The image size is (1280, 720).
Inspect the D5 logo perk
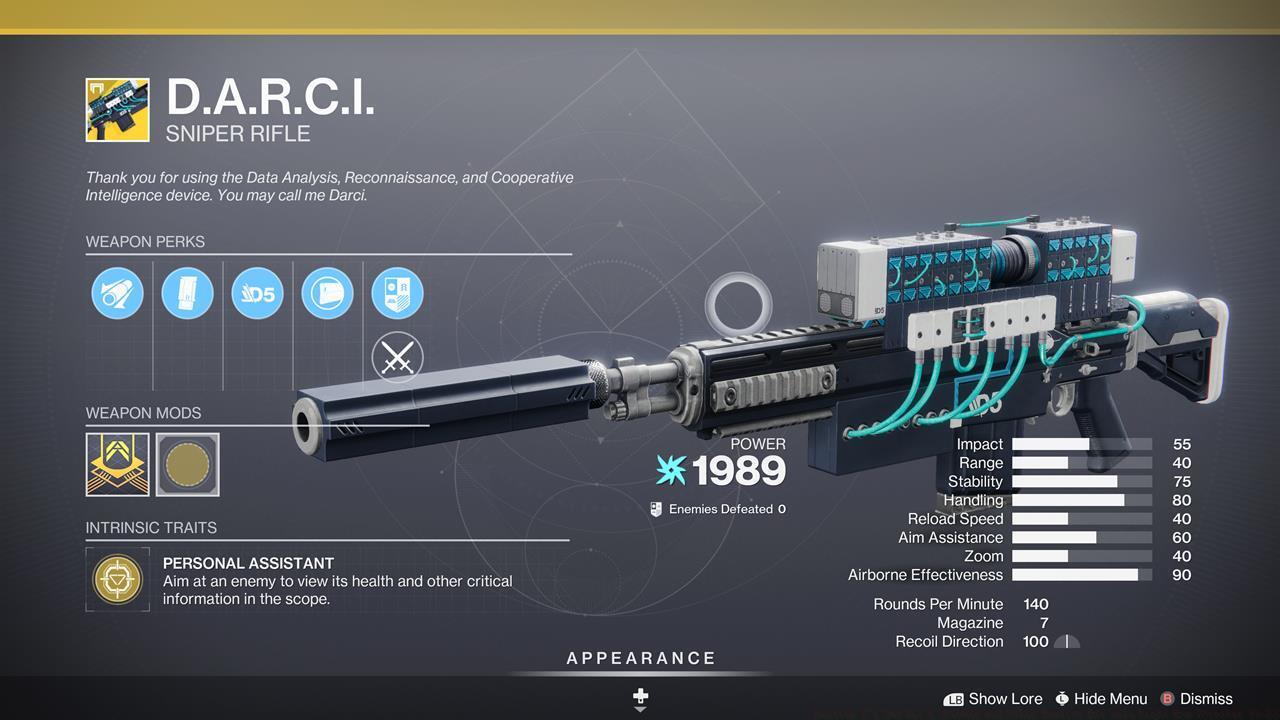coord(257,293)
